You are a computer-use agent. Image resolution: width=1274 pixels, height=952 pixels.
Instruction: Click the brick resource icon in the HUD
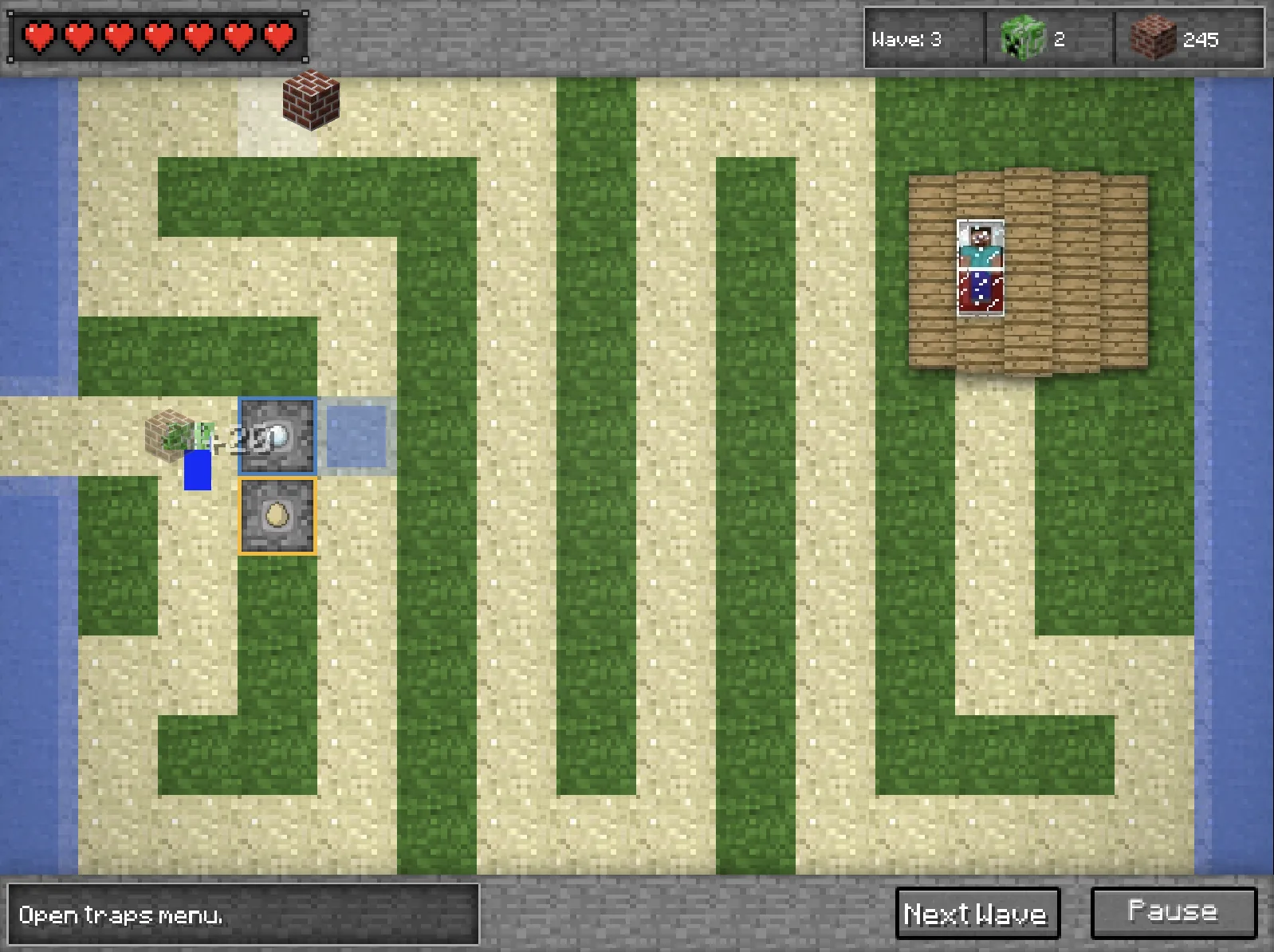coord(1154,37)
